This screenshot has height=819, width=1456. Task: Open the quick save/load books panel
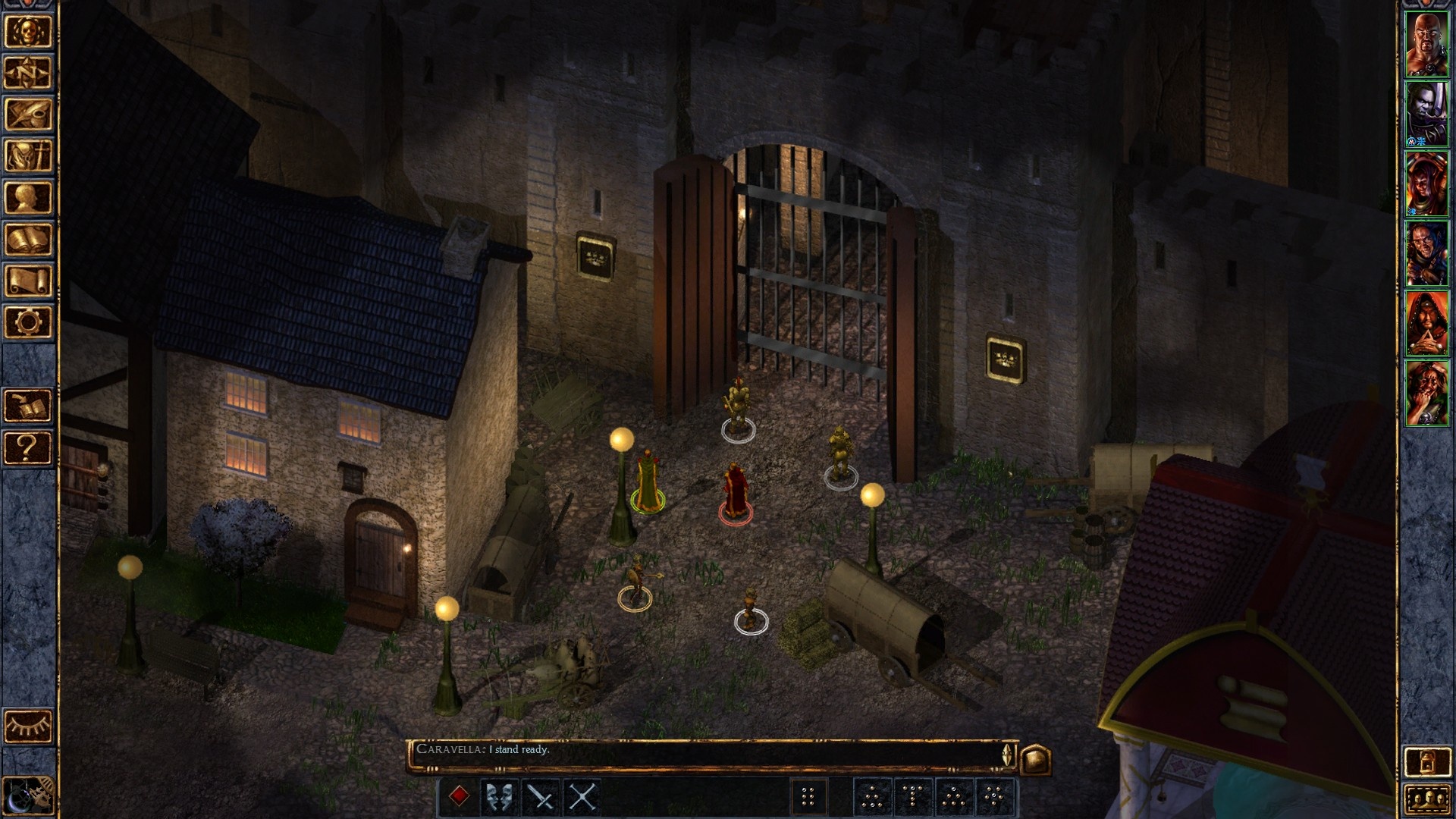coord(28,406)
